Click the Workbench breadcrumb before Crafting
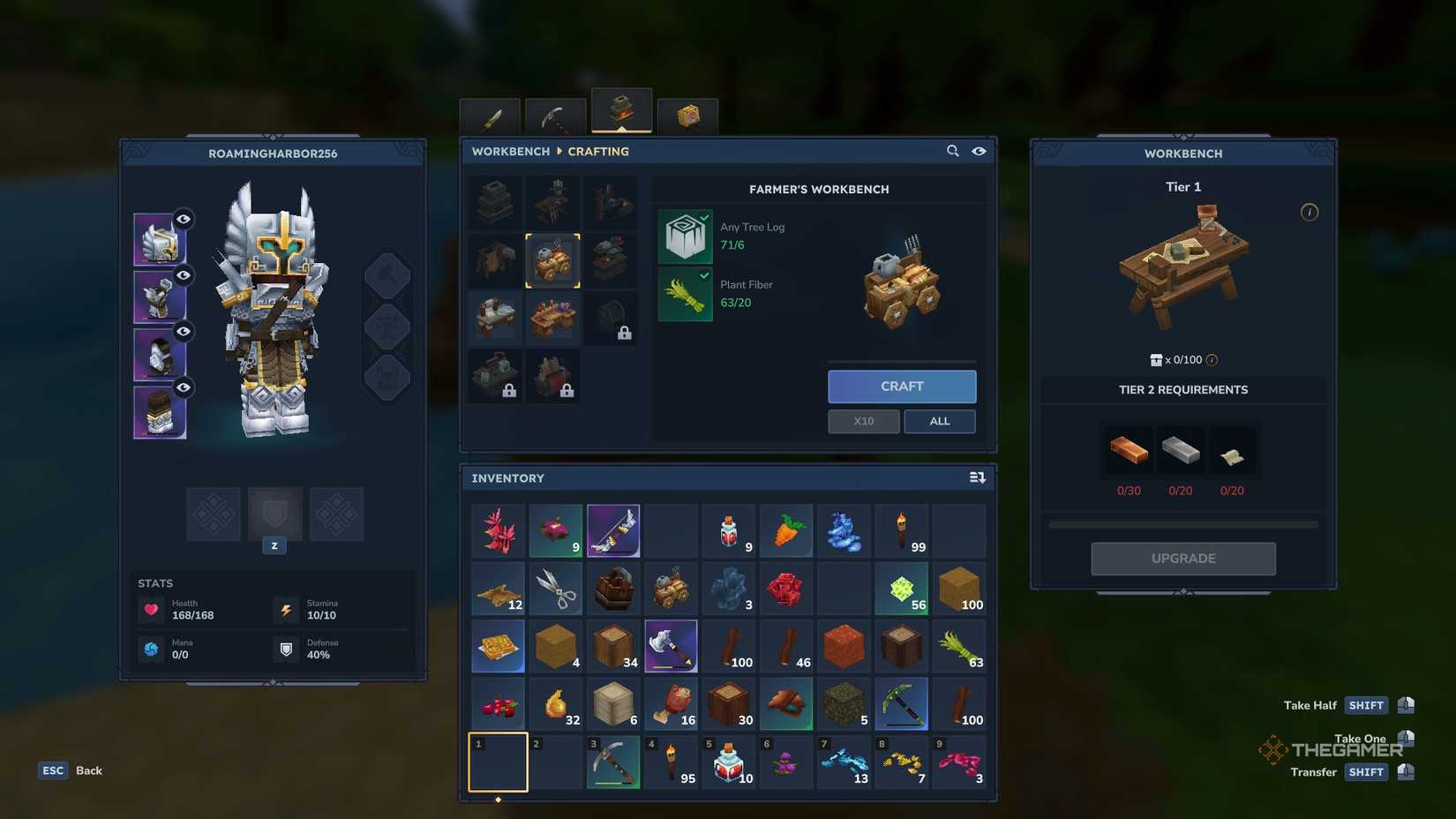Image resolution: width=1456 pixels, height=819 pixels. click(x=510, y=151)
